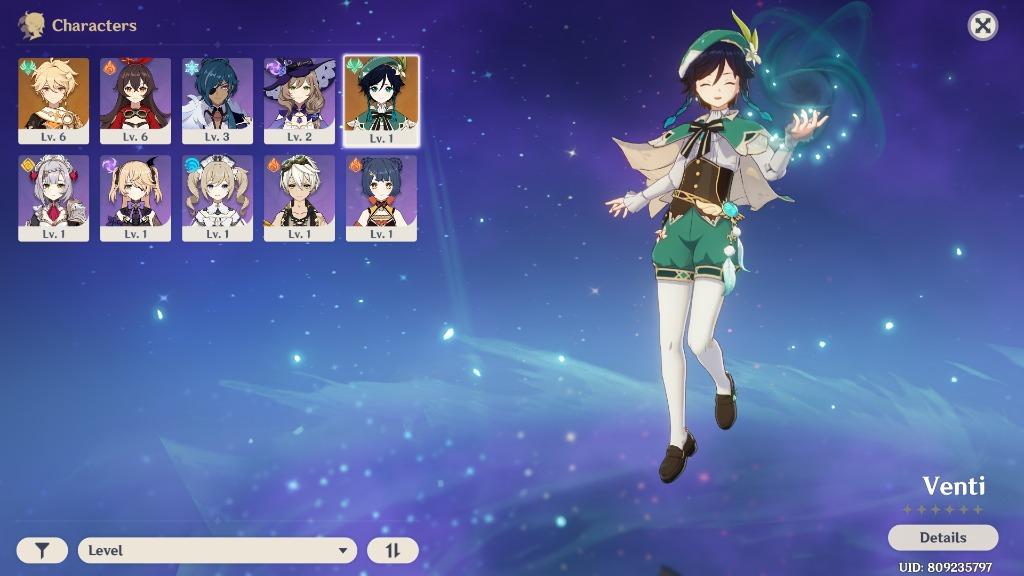Select Fischl's character portrait

pos(135,197)
